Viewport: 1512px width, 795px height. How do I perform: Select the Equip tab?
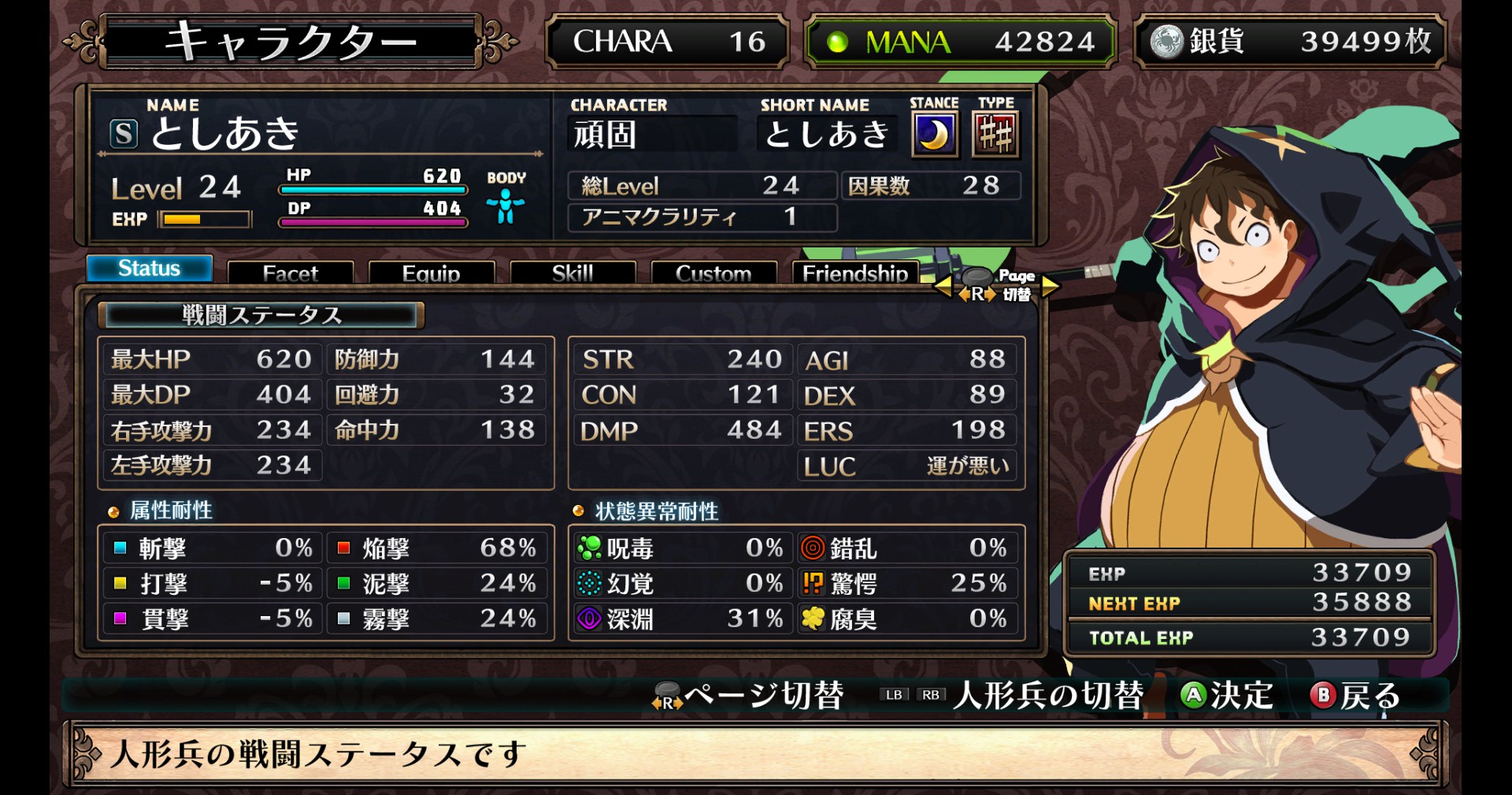(431, 273)
